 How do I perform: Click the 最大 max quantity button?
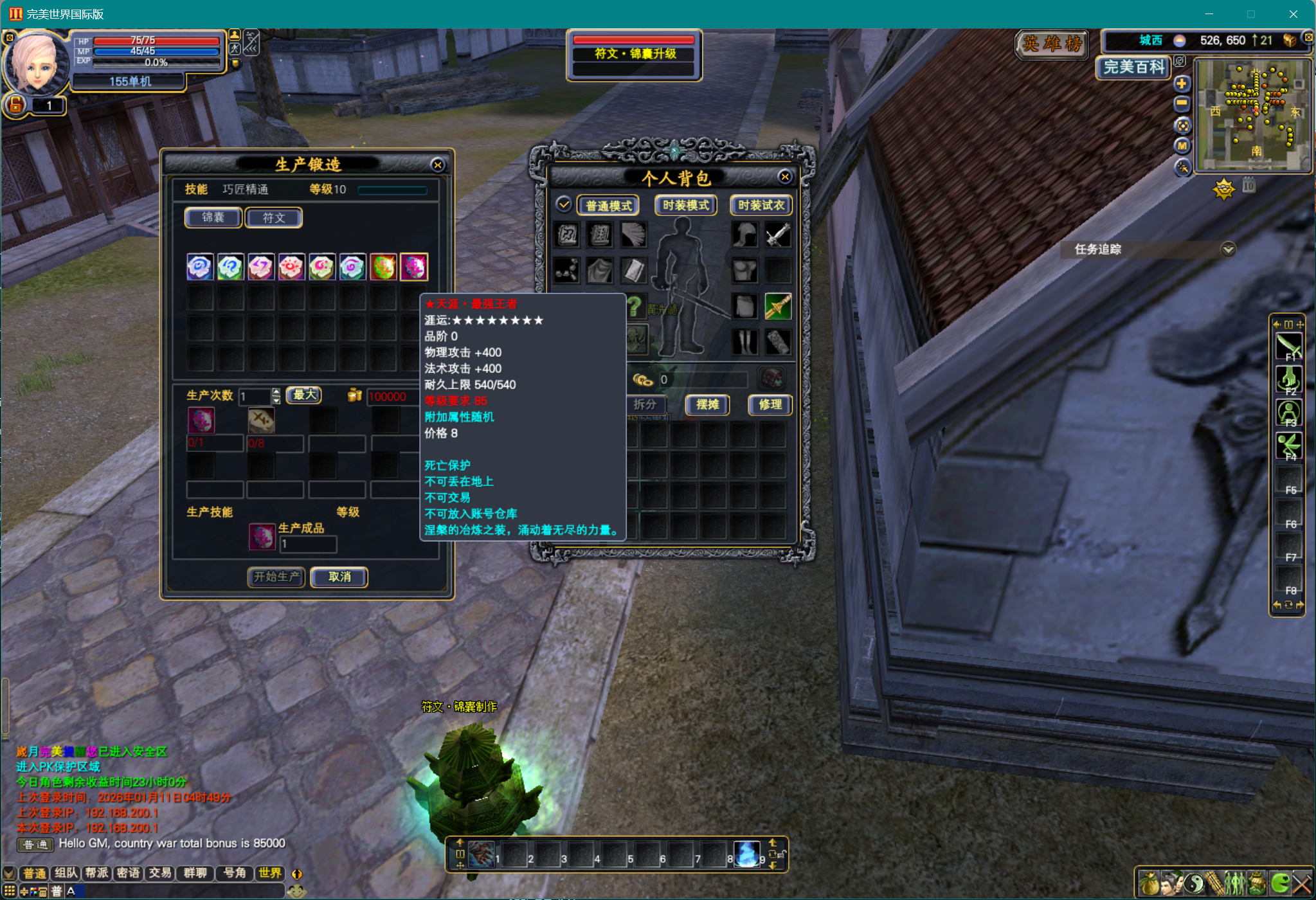point(304,395)
